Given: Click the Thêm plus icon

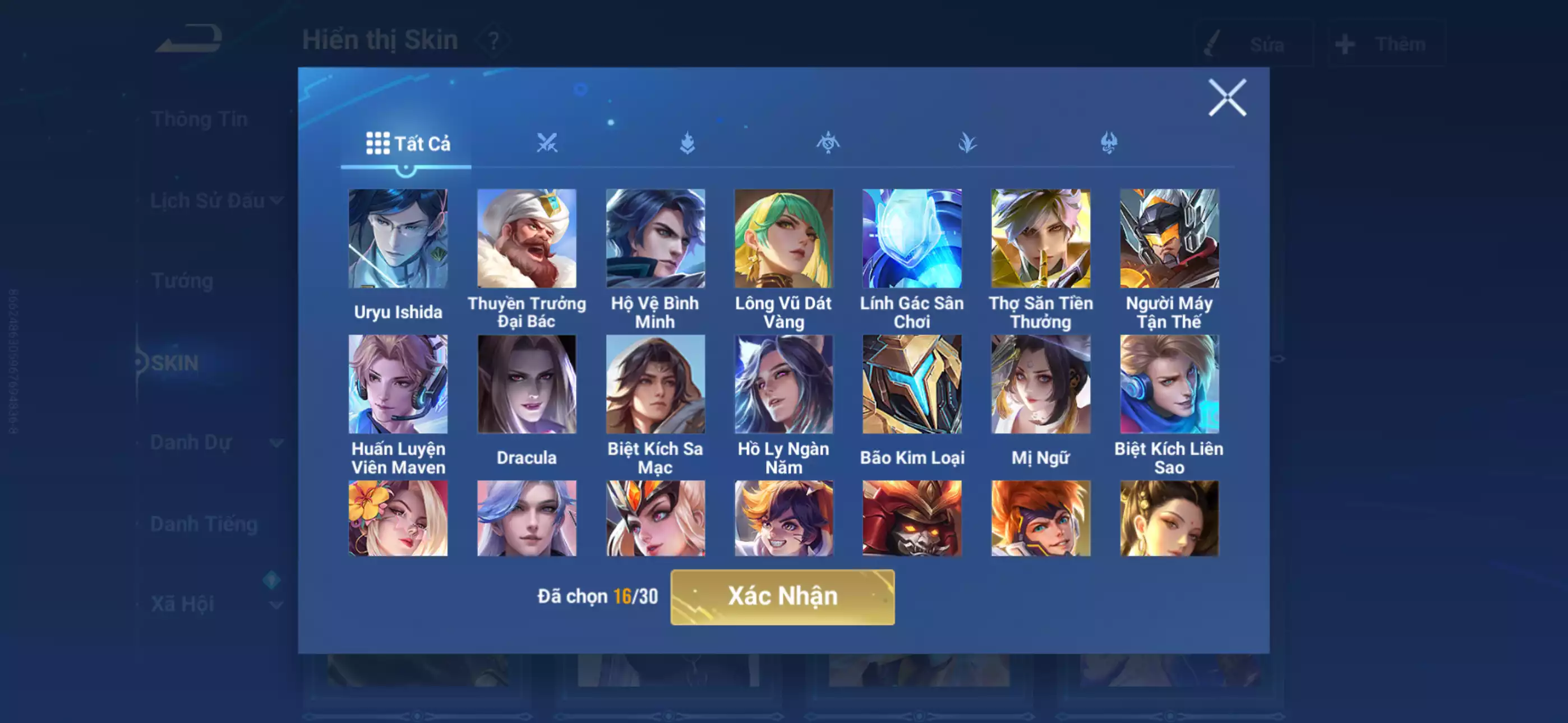Looking at the screenshot, I should click(1345, 43).
